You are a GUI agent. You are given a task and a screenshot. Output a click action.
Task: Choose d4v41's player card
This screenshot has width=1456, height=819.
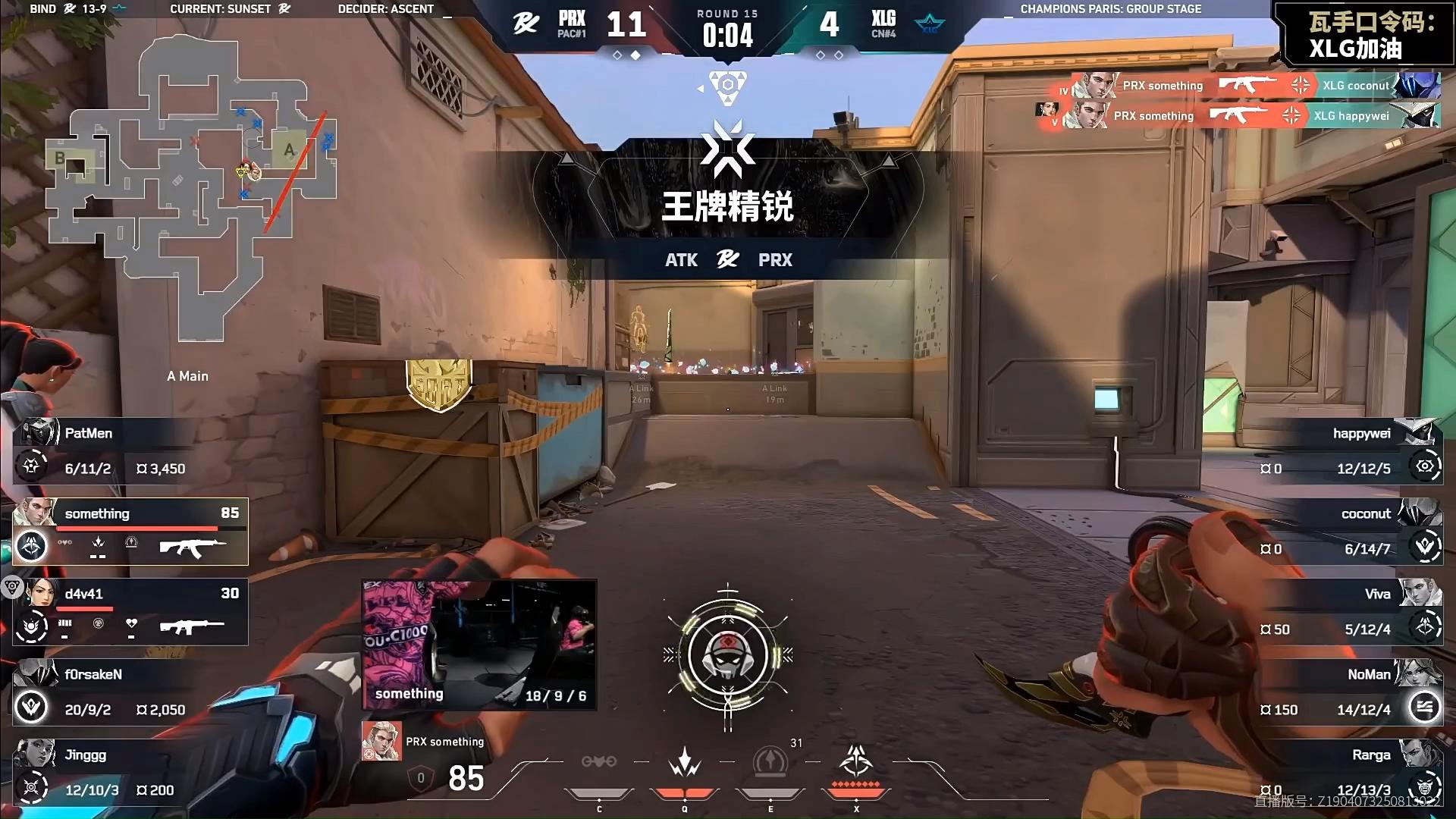[130, 612]
